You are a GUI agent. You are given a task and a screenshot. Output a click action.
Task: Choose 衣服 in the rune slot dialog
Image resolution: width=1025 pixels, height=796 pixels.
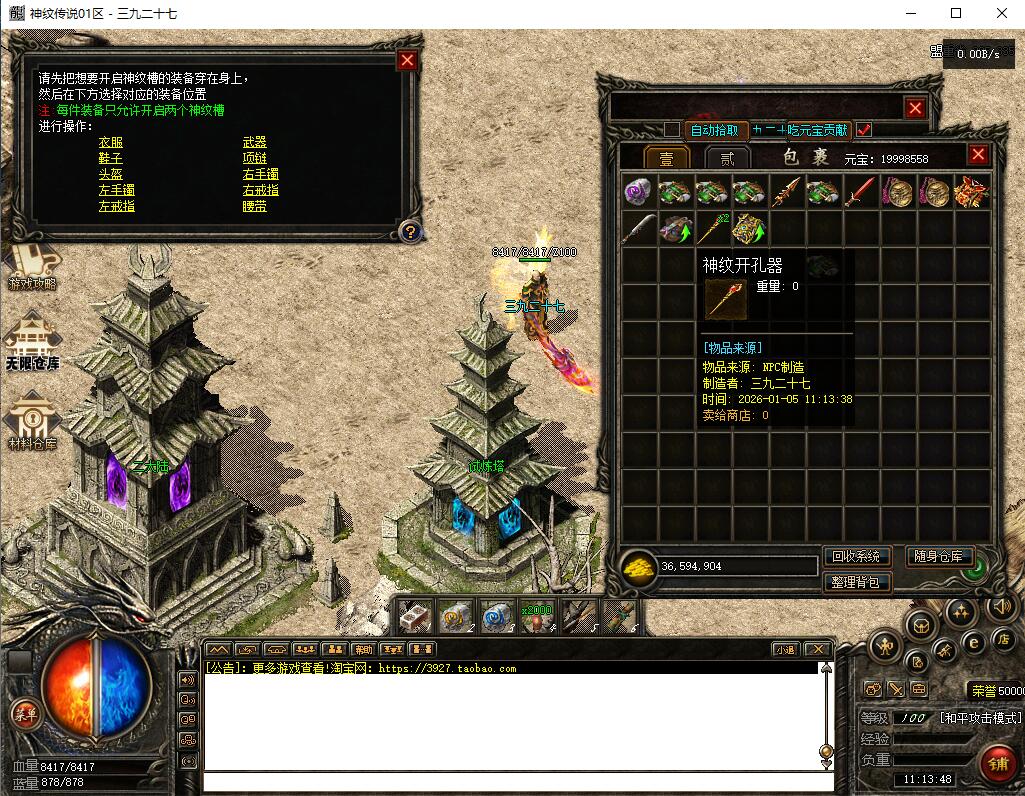[110, 142]
